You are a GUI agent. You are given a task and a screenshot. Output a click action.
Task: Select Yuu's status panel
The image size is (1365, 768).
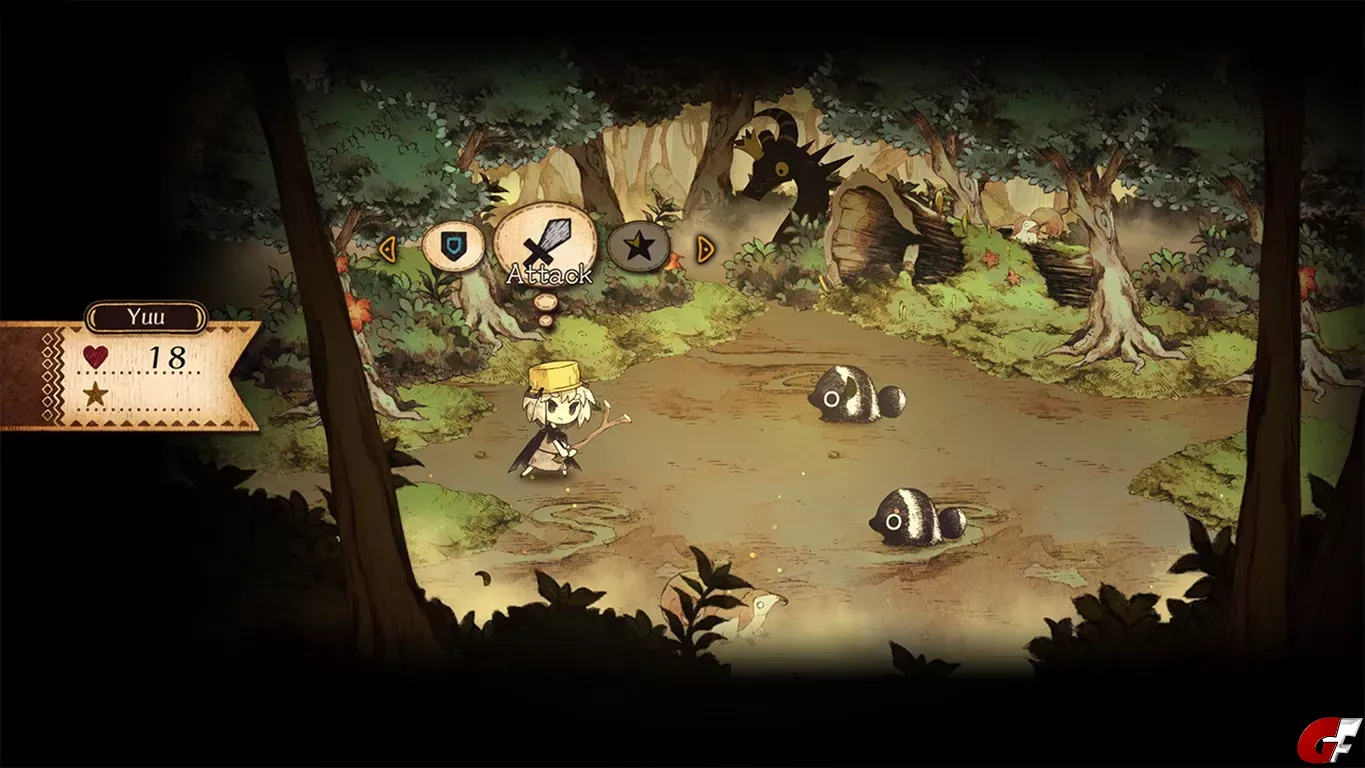click(x=130, y=374)
